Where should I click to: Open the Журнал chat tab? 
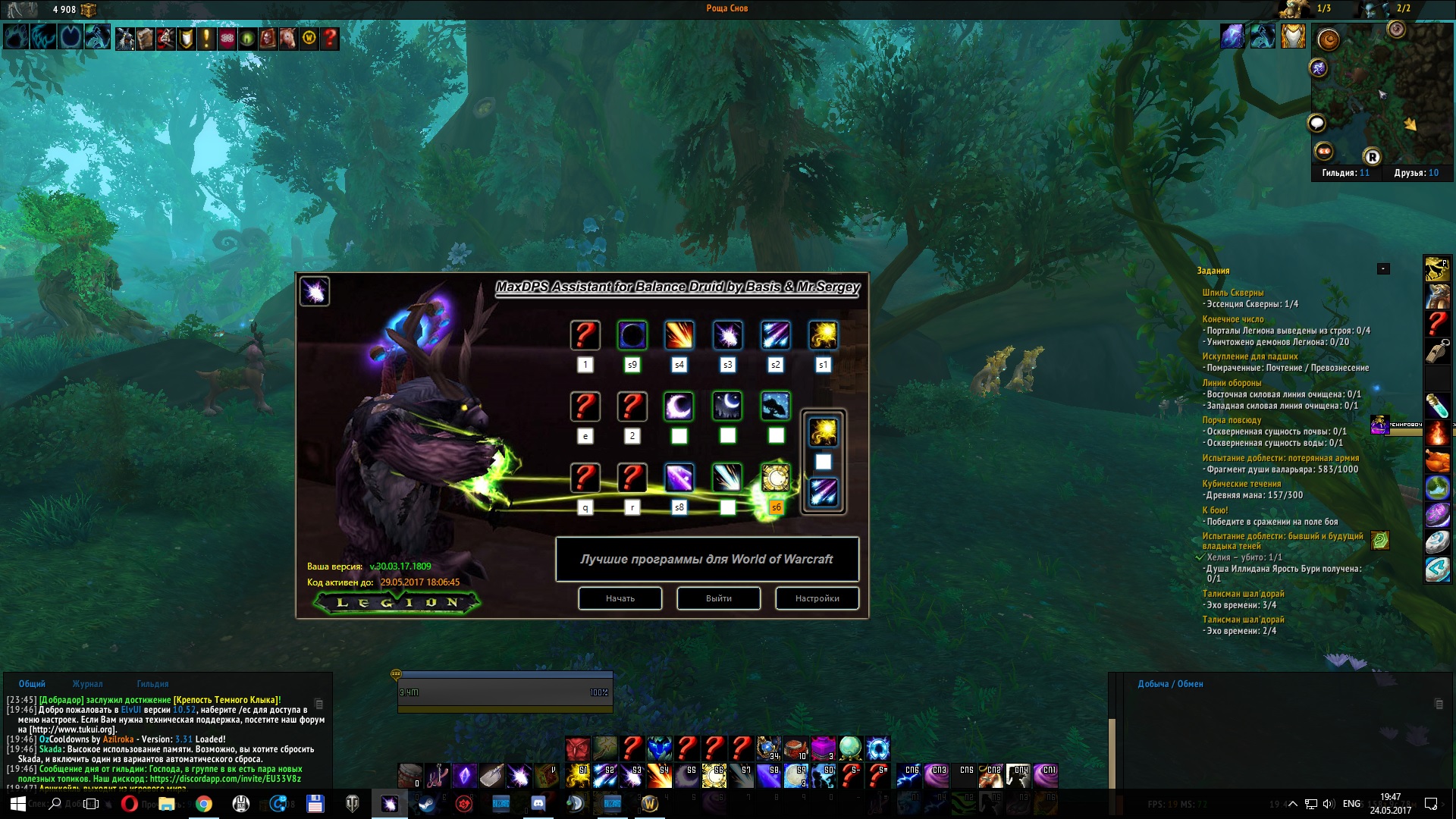tap(87, 684)
